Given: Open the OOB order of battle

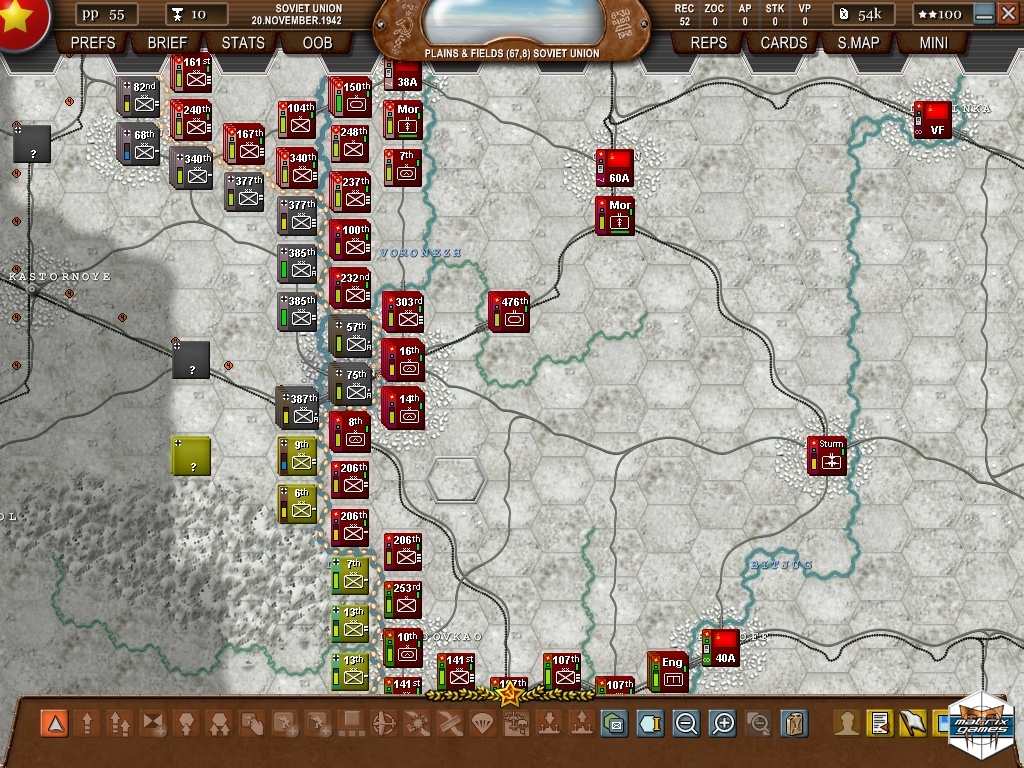Looking at the screenshot, I should tap(317, 43).
